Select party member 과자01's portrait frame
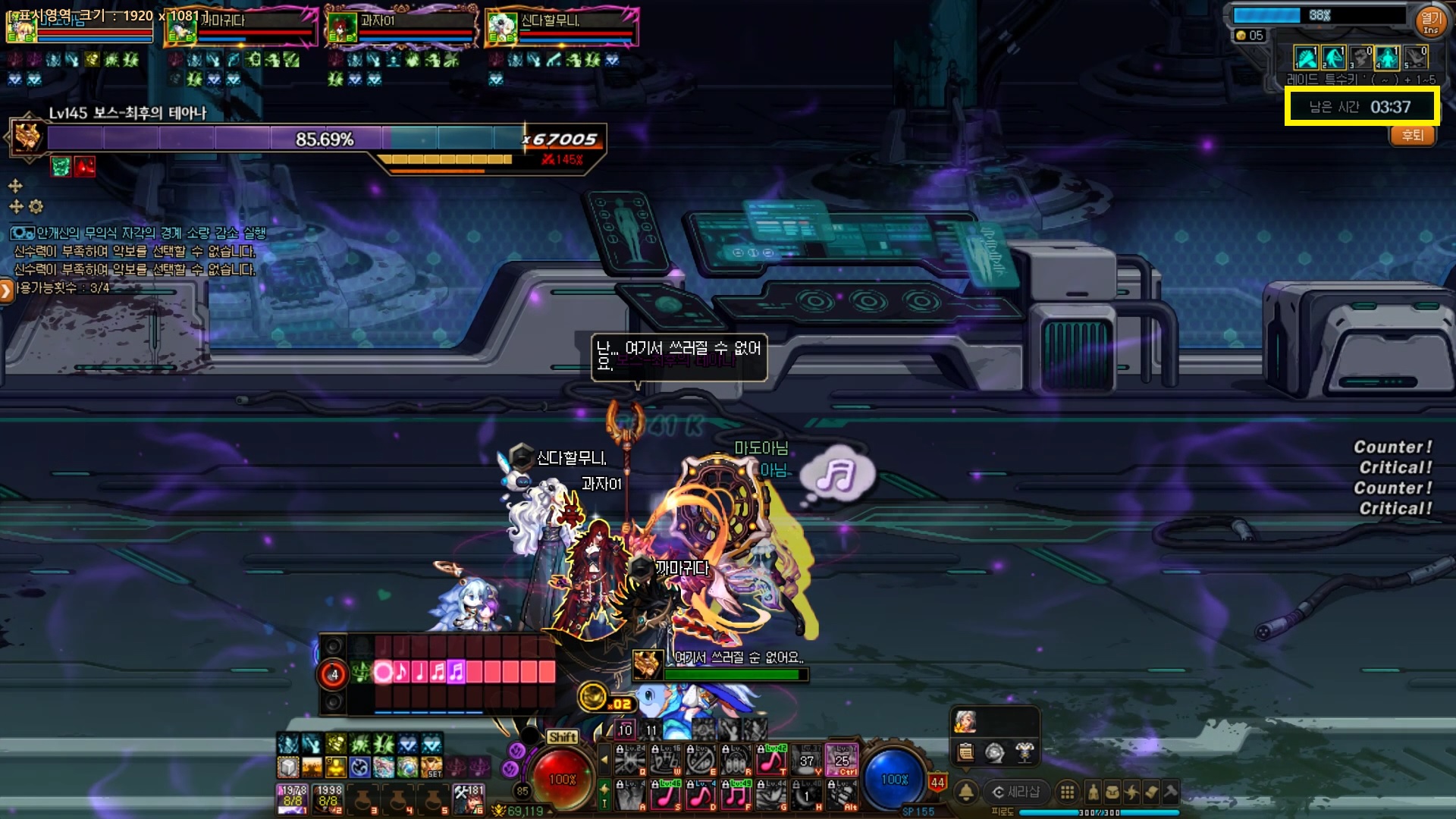The width and height of the screenshot is (1456, 819). coord(402,27)
